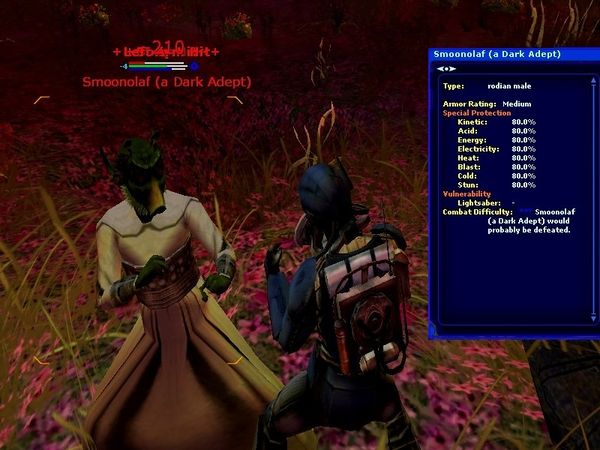Click the left arrow under the window title
This screenshot has height=450, width=600.
(442, 69)
